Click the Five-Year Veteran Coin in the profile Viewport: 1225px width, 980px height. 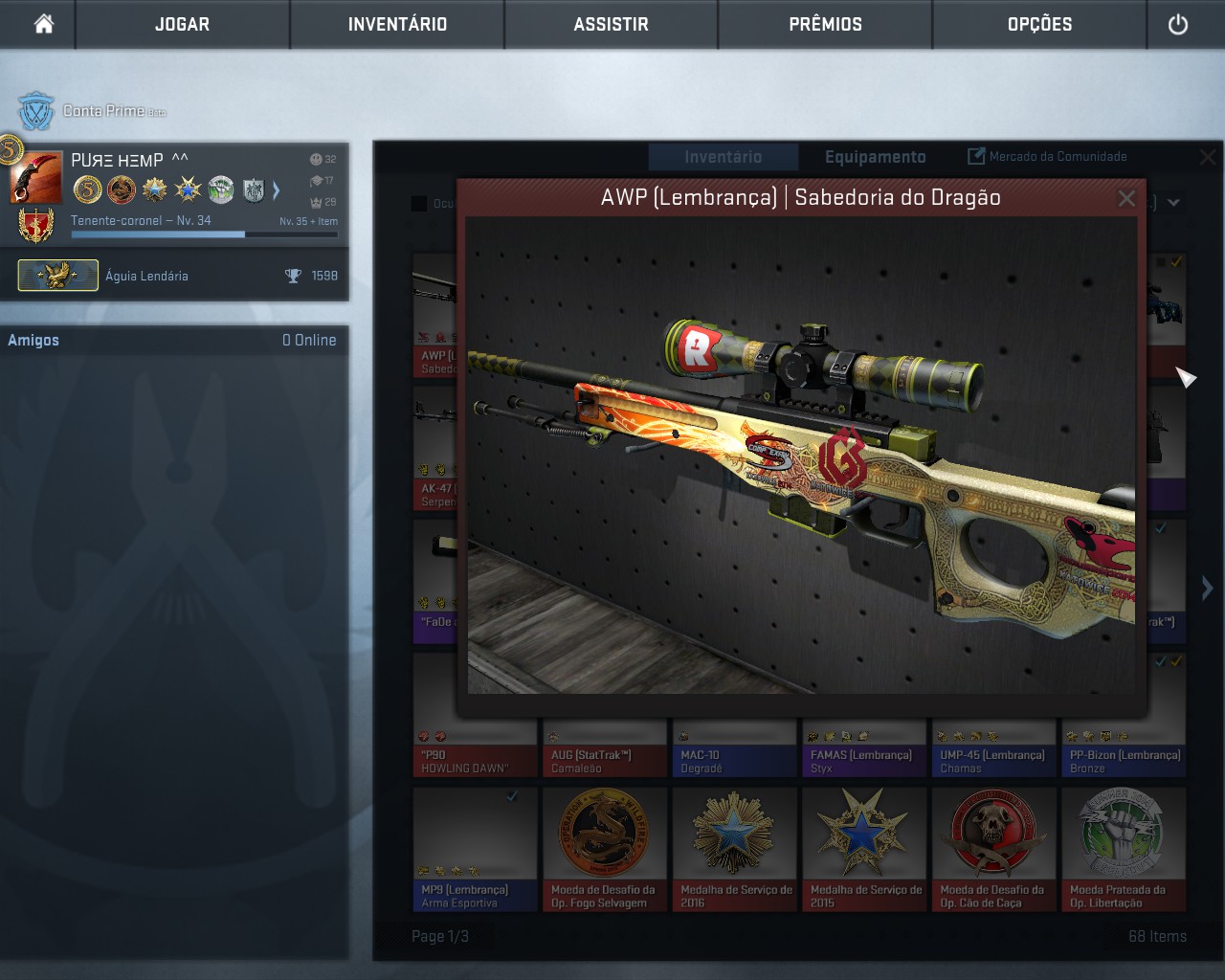point(87,190)
